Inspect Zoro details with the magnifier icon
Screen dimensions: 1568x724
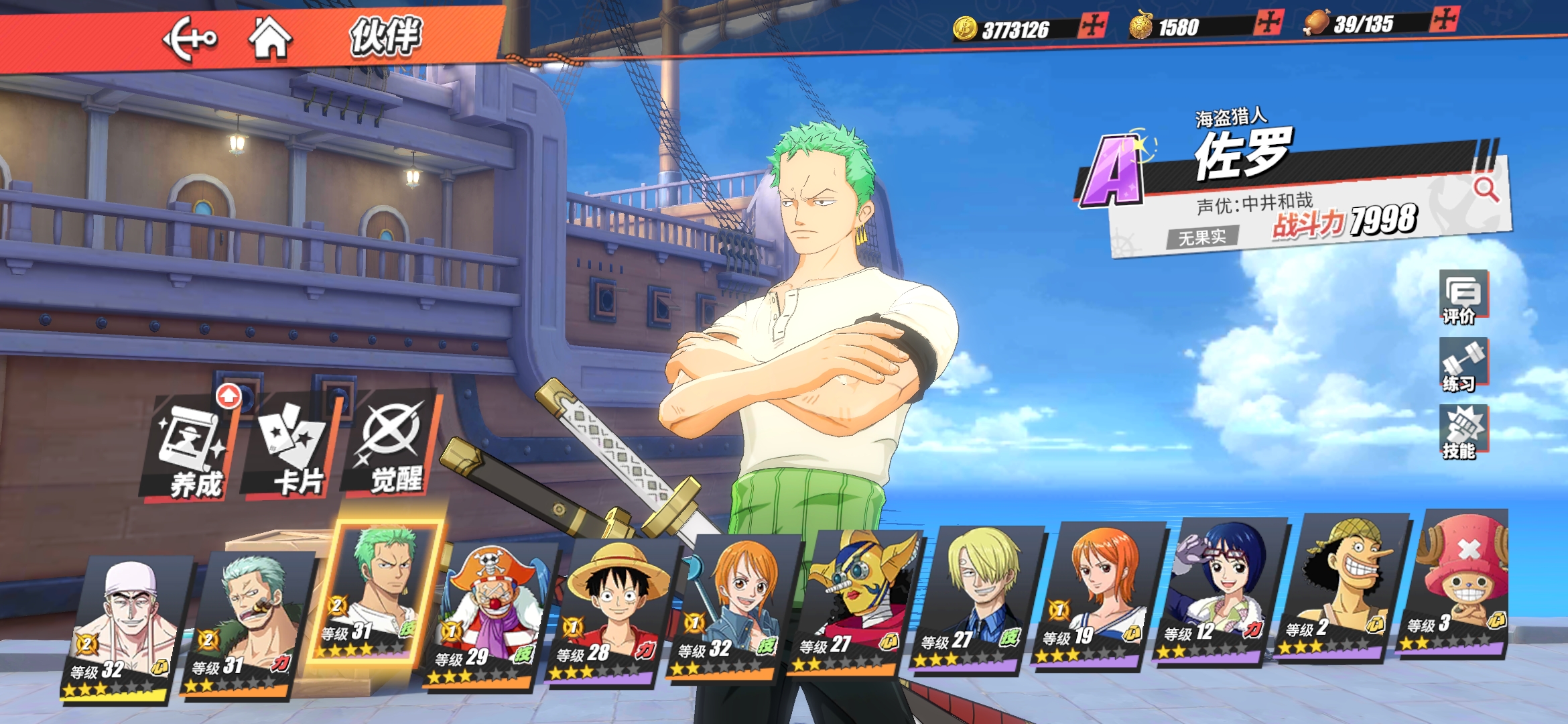[1486, 190]
